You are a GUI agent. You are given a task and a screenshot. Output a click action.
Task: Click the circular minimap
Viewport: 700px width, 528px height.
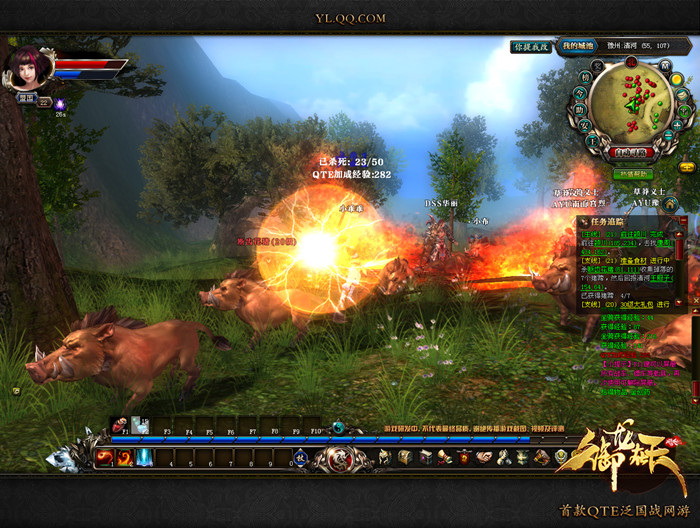(x=631, y=102)
